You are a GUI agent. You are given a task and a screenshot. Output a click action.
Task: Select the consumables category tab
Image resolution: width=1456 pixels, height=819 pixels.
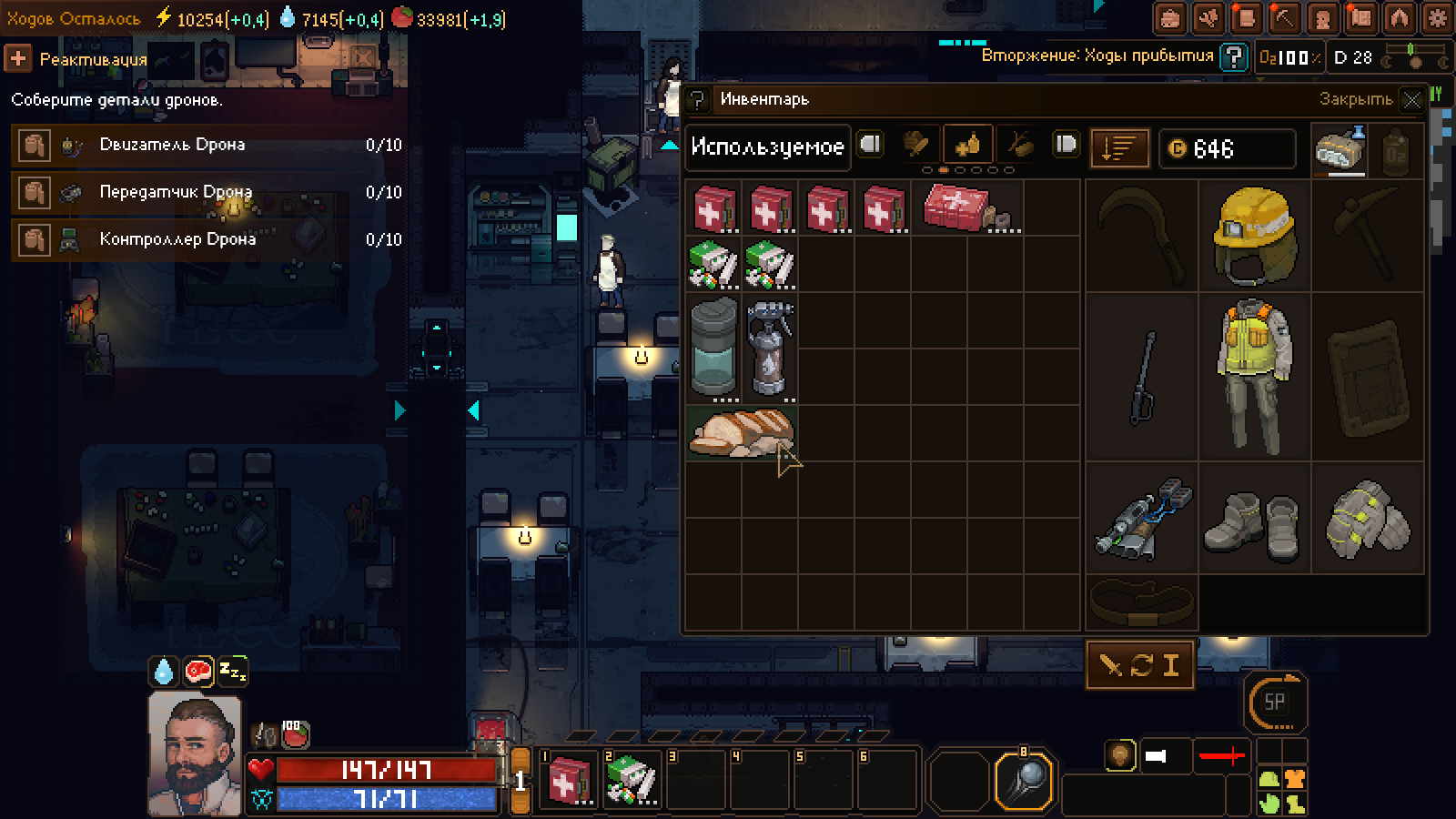[x=967, y=145]
